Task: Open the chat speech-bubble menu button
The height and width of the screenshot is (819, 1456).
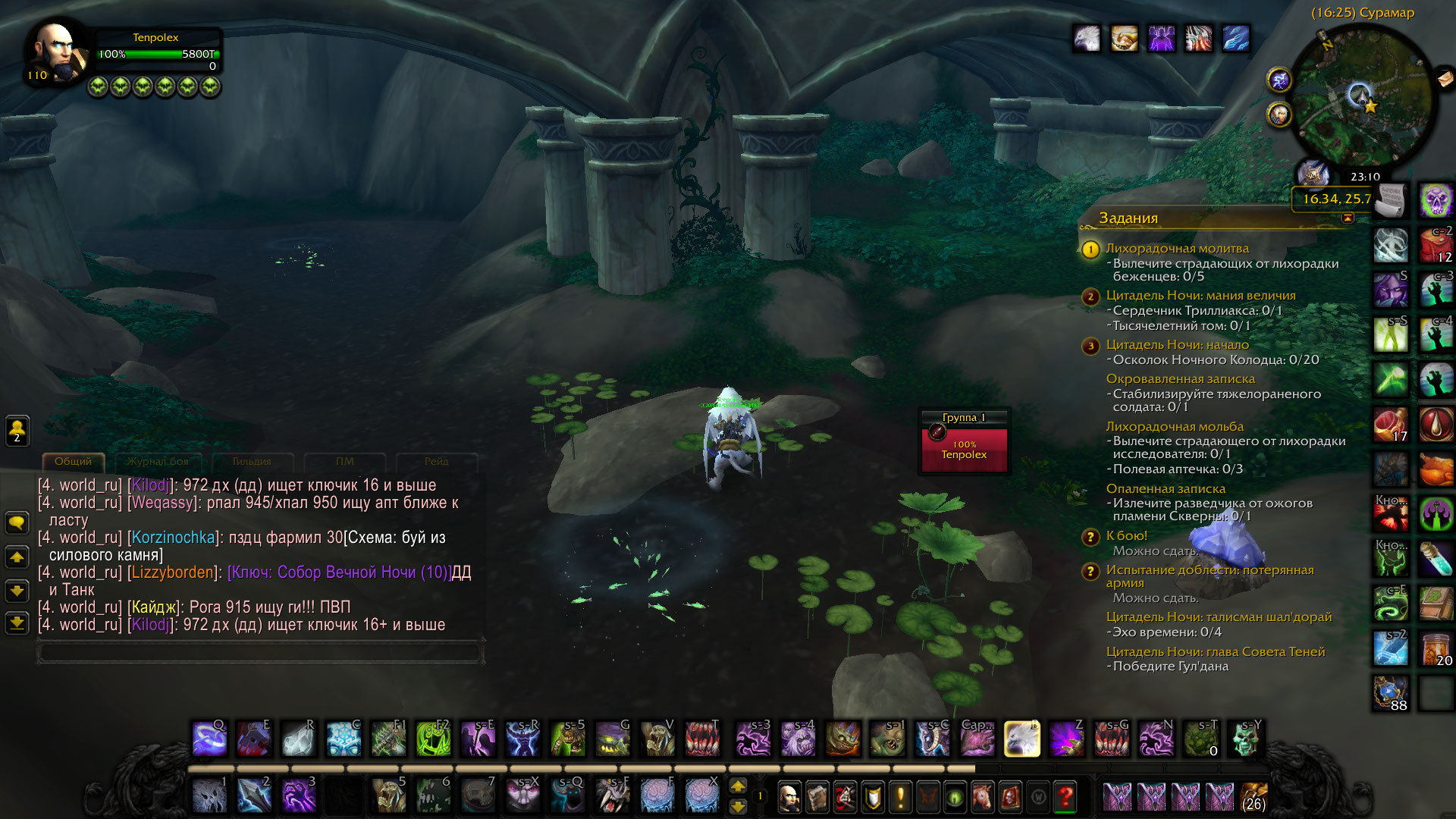Action: (17, 522)
